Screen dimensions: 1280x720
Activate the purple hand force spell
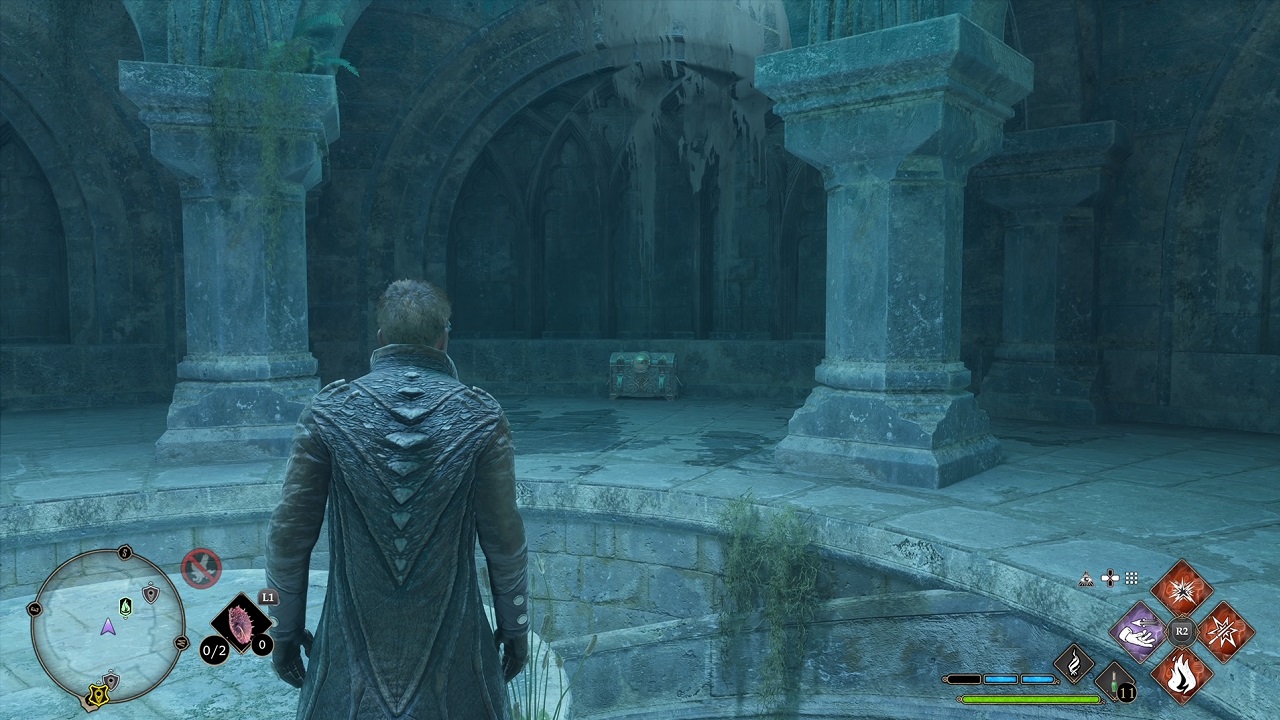(1139, 631)
